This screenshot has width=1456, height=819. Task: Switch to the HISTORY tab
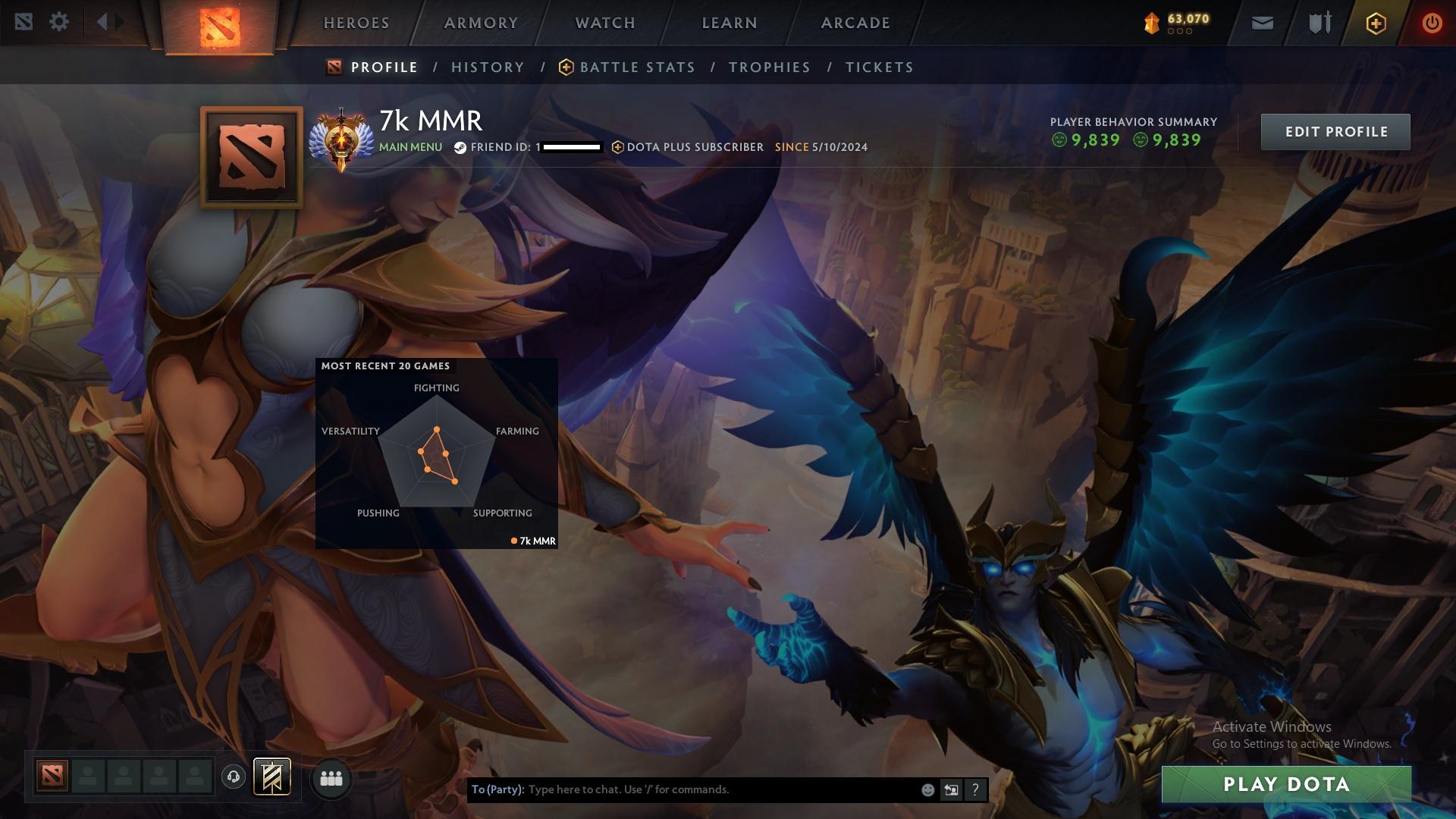487,67
